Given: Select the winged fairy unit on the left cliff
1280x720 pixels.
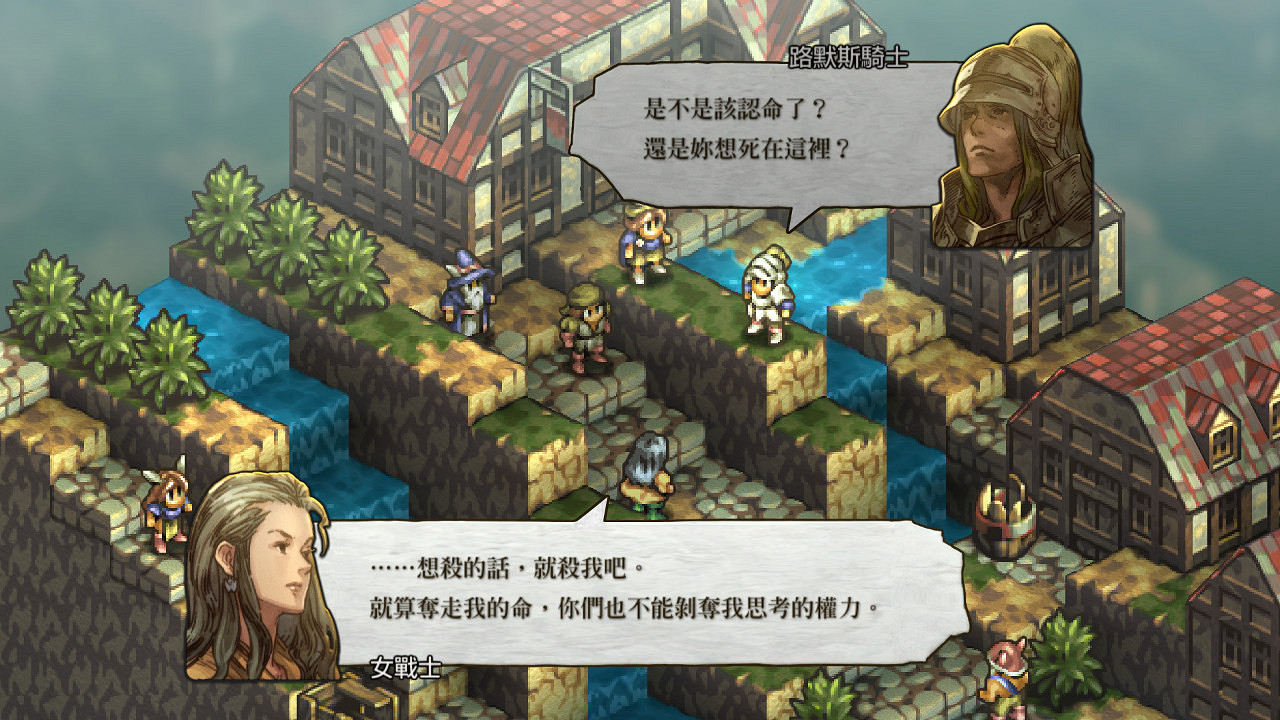Looking at the screenshot, I should pyautogui.click(x=170, y=495).
